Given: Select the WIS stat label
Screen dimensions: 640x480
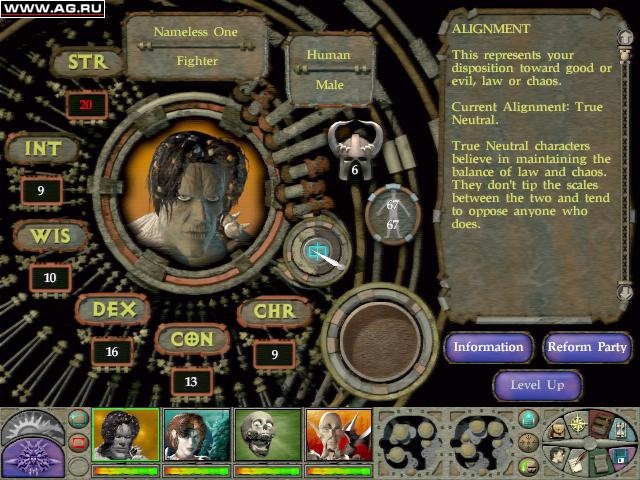Looking at the screenshot, I should coord(49,237).
